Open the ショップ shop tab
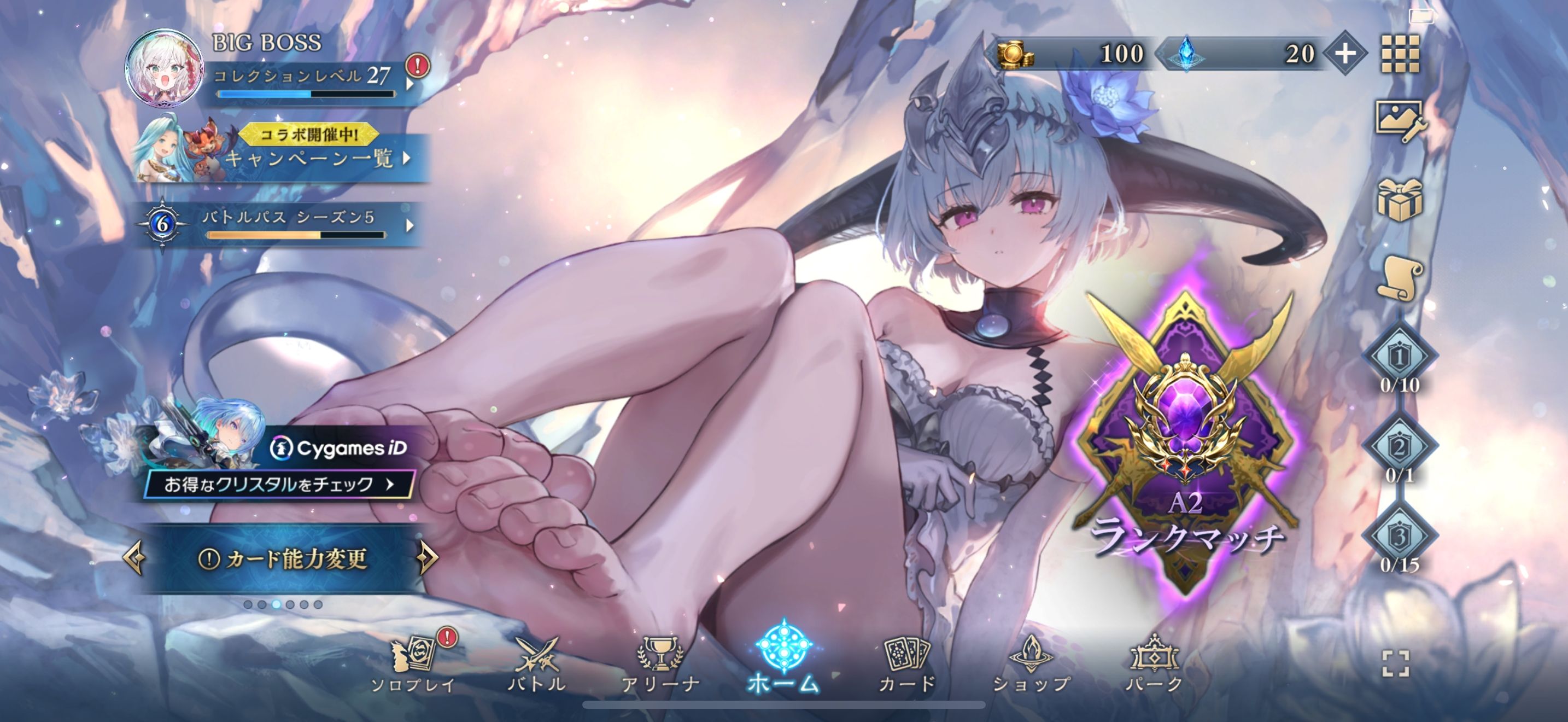The image size is (1568, 722). pos(1031,663)
